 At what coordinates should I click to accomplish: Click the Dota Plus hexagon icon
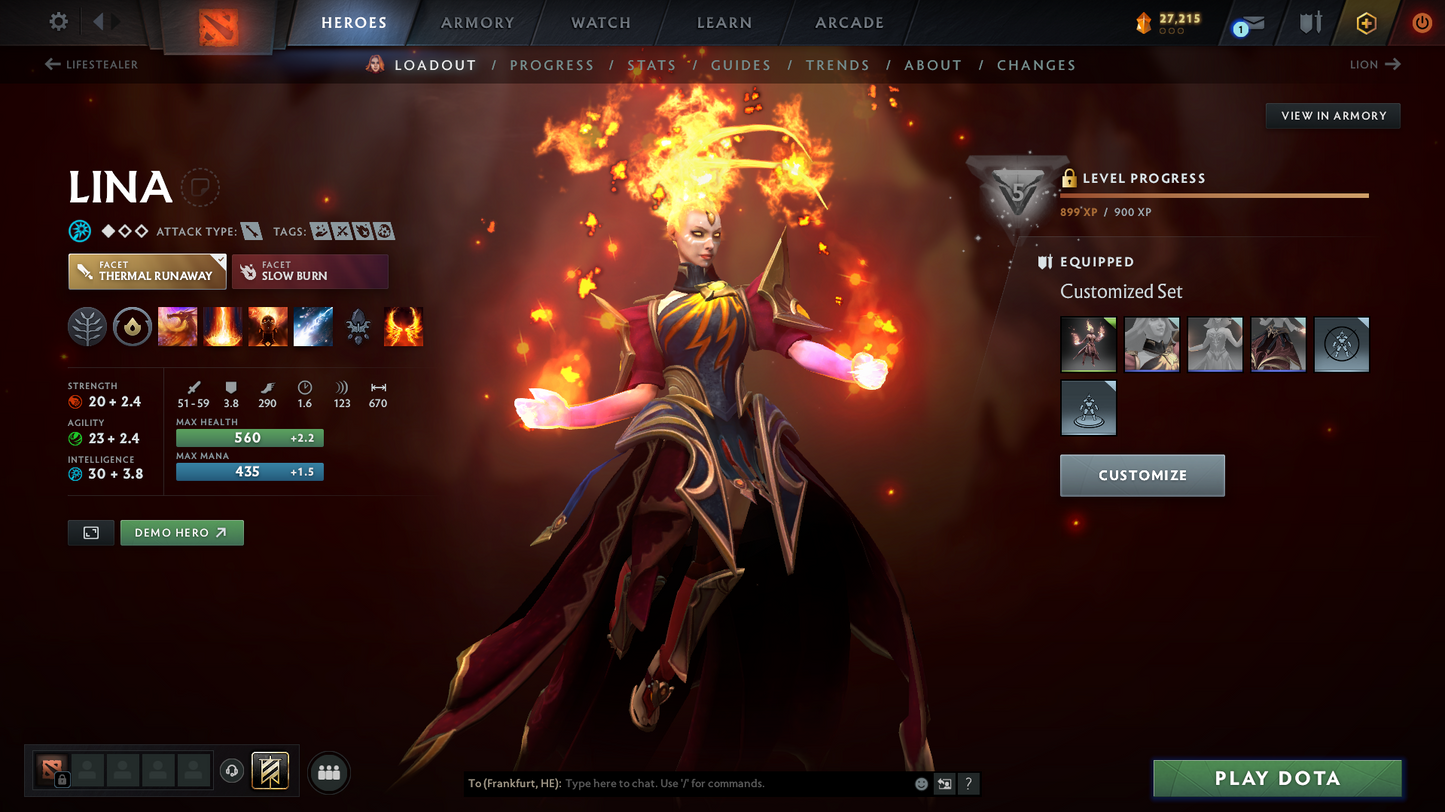coord(1368,23)
